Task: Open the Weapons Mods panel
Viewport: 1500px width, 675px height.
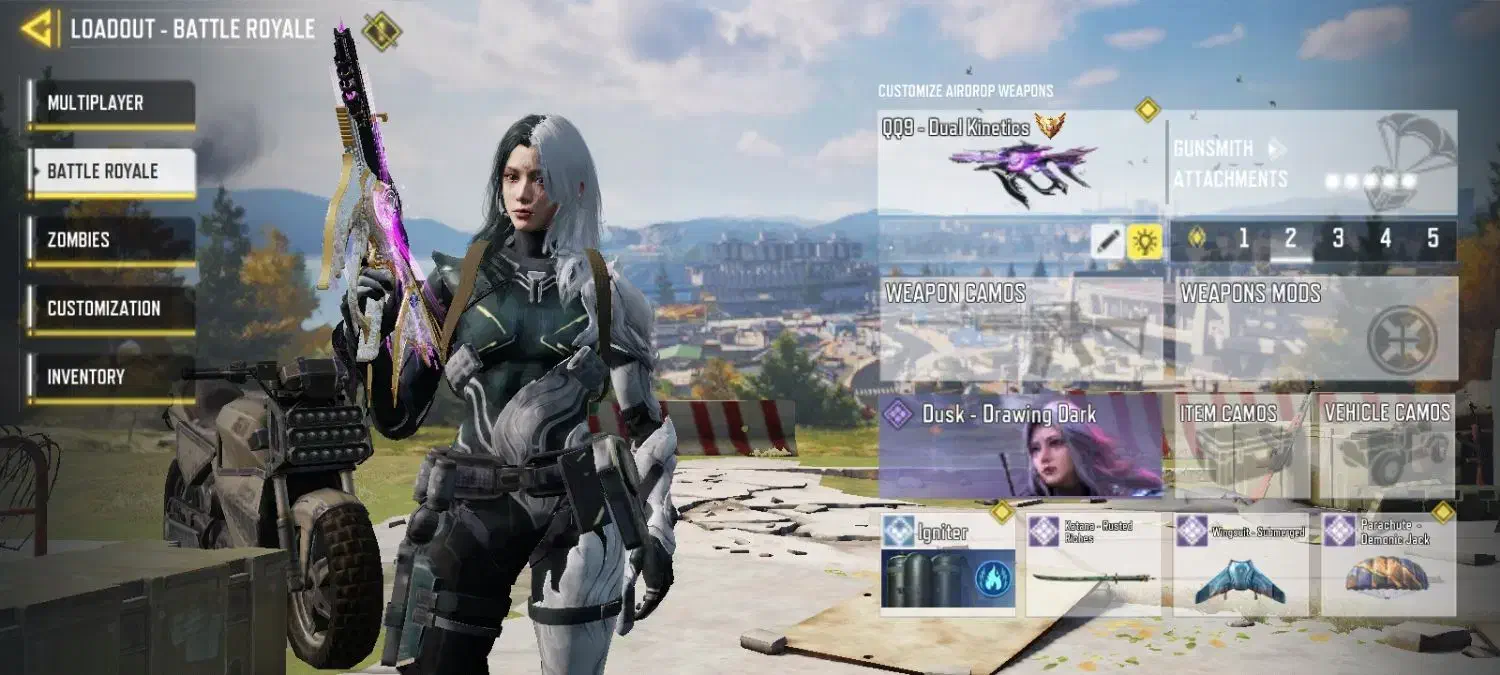Action: (x=1314, y=328)
